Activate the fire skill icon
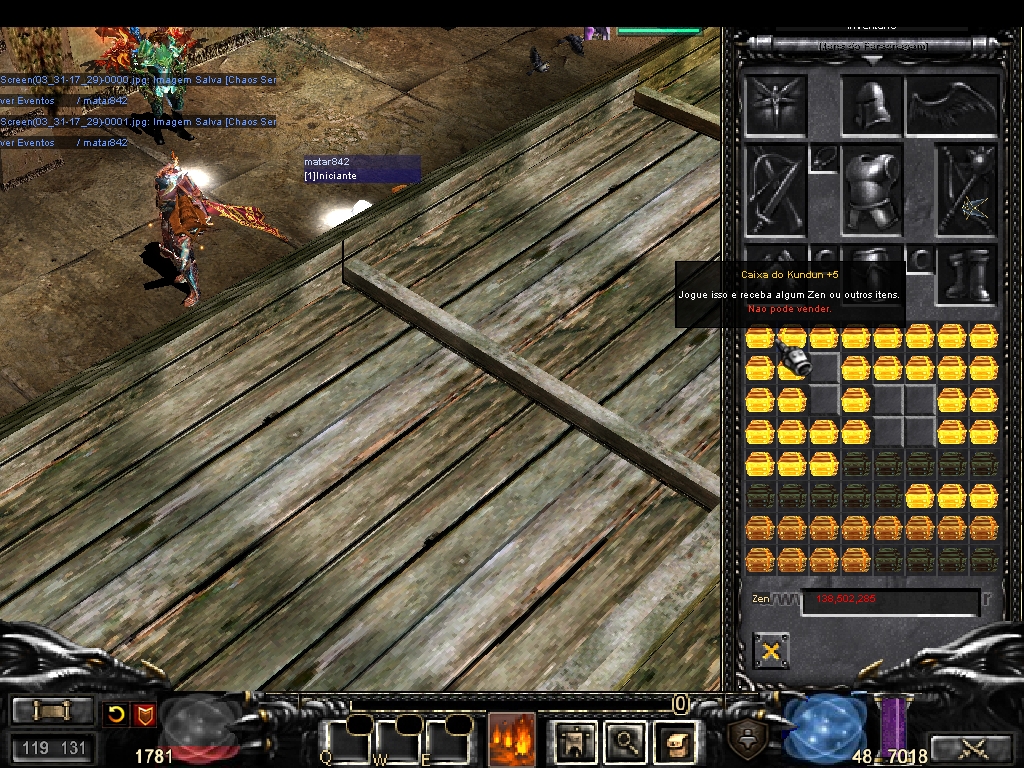 pos(511,740)
